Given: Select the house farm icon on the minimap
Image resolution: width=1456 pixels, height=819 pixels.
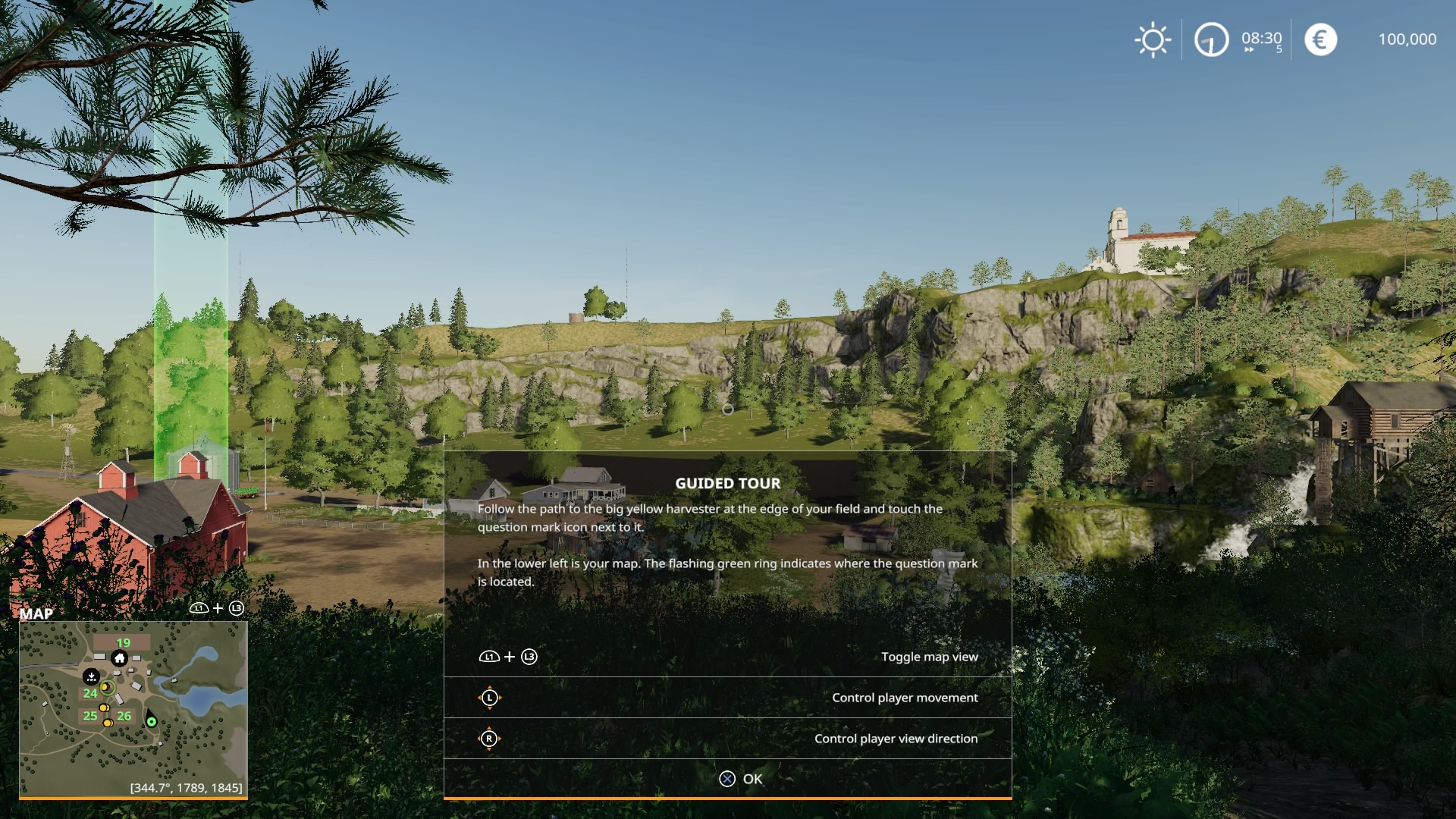Looking at the screenshot, I should point(118,659).
